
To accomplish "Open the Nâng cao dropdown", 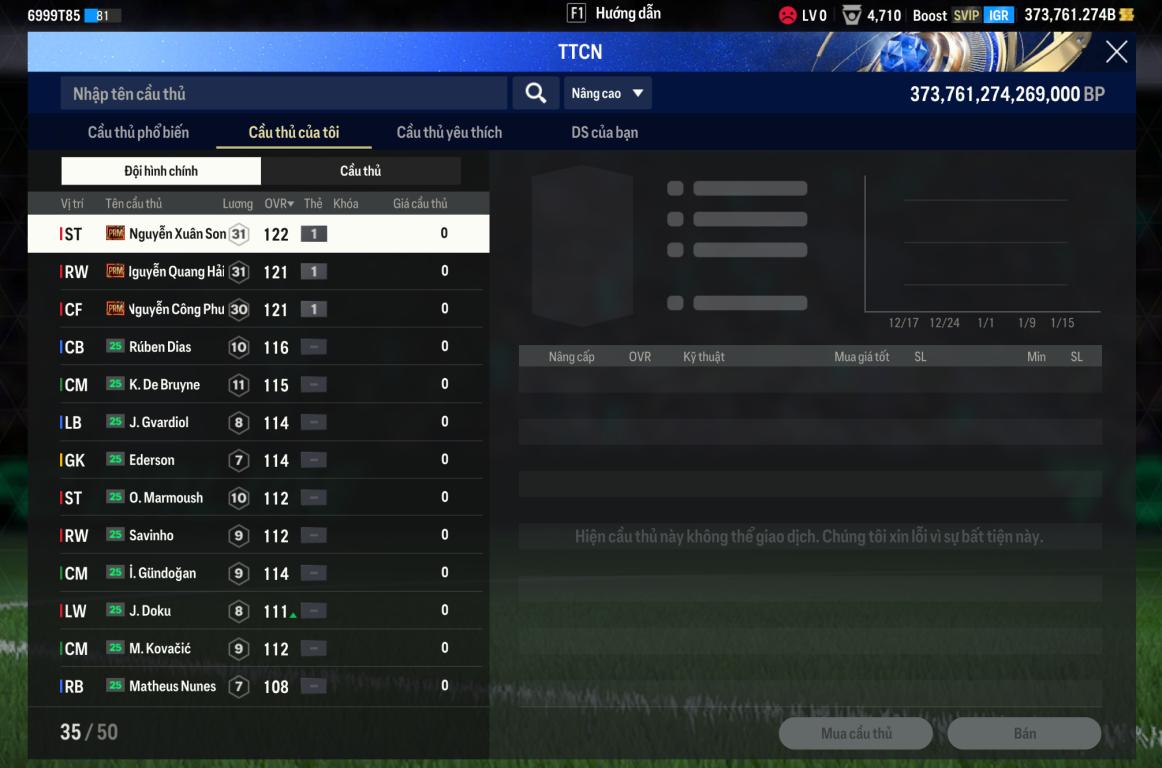I will (x=607, y=93).
